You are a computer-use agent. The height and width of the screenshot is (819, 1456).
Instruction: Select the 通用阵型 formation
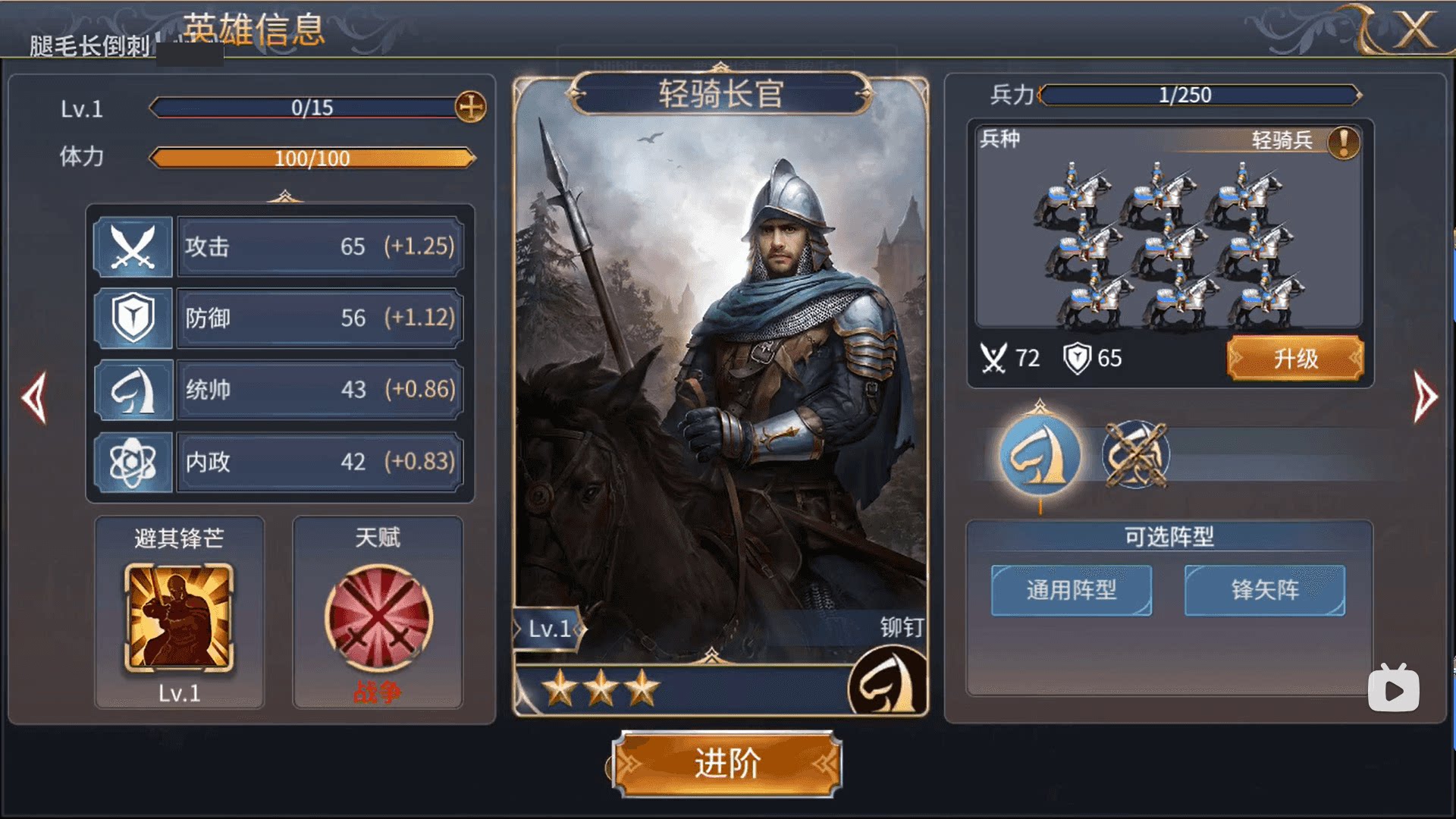point(1071,591)
